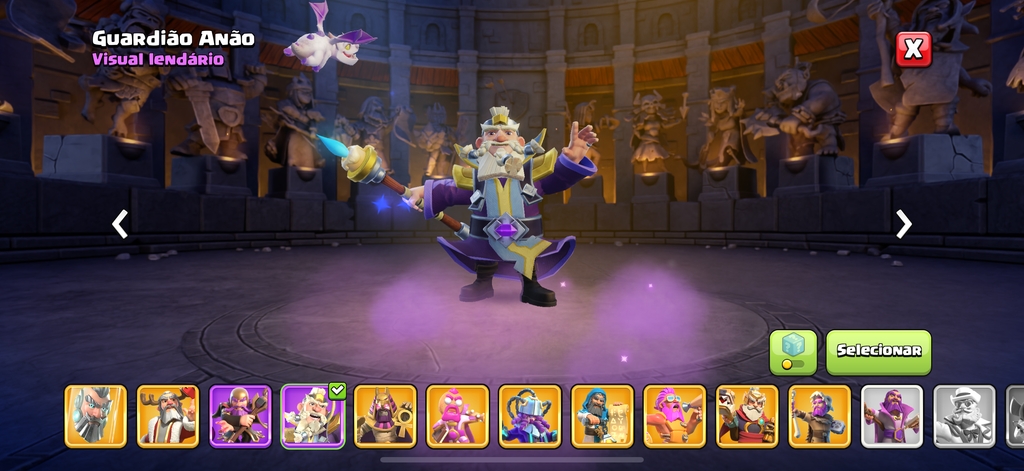
Task: Choose the reindeer antlers Warden skin
Action: pos(168,416)
